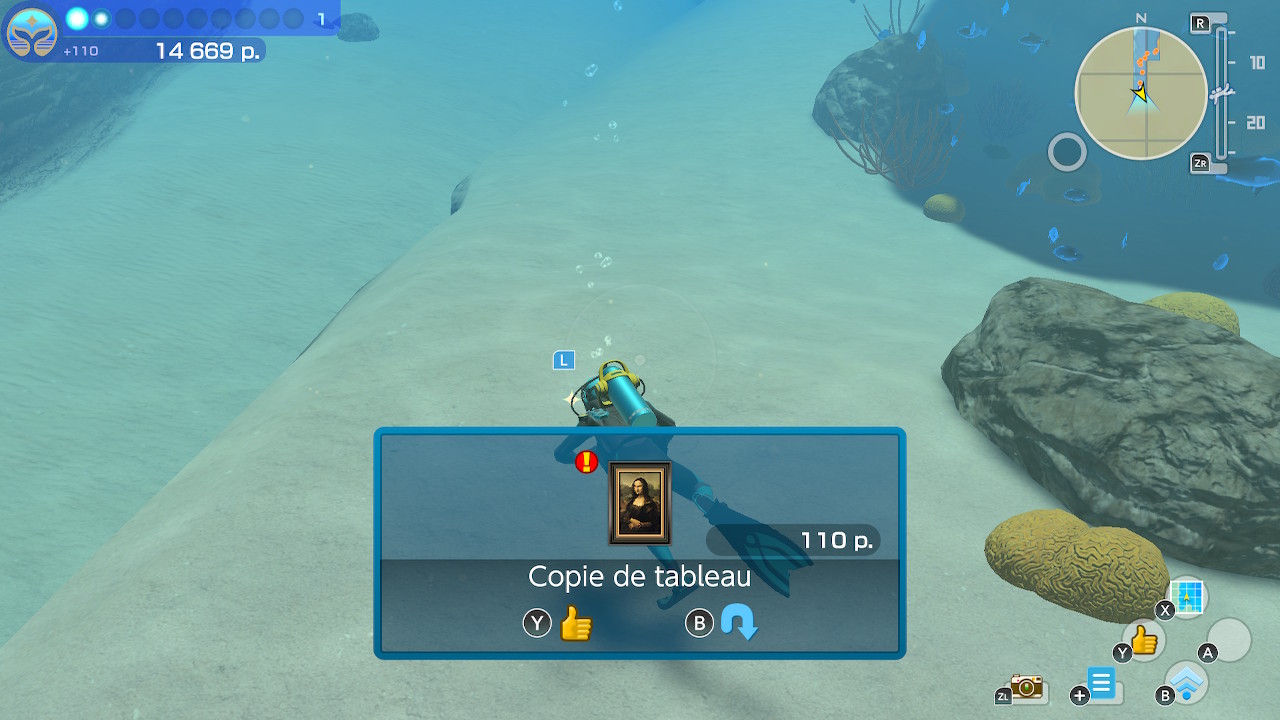Select the blue return arrow in the item panel

[x=739, y=624]
